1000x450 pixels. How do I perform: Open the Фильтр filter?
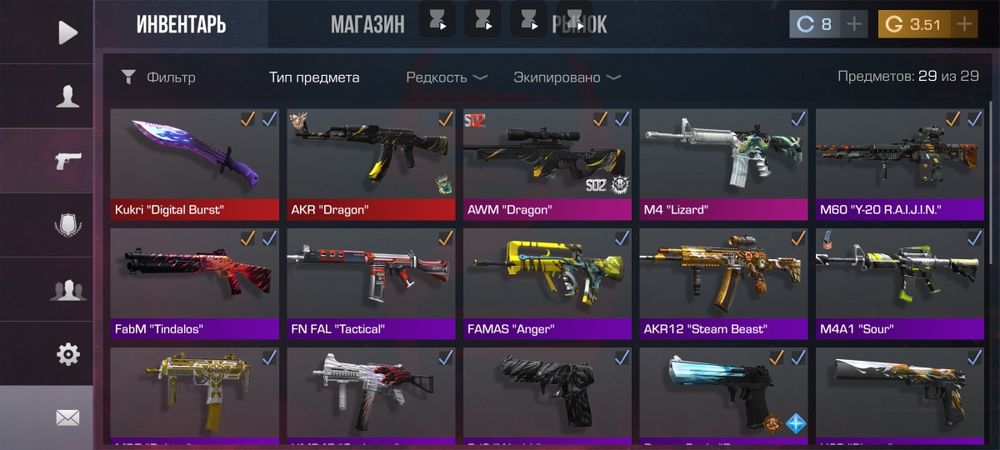(x=158, y=77)
